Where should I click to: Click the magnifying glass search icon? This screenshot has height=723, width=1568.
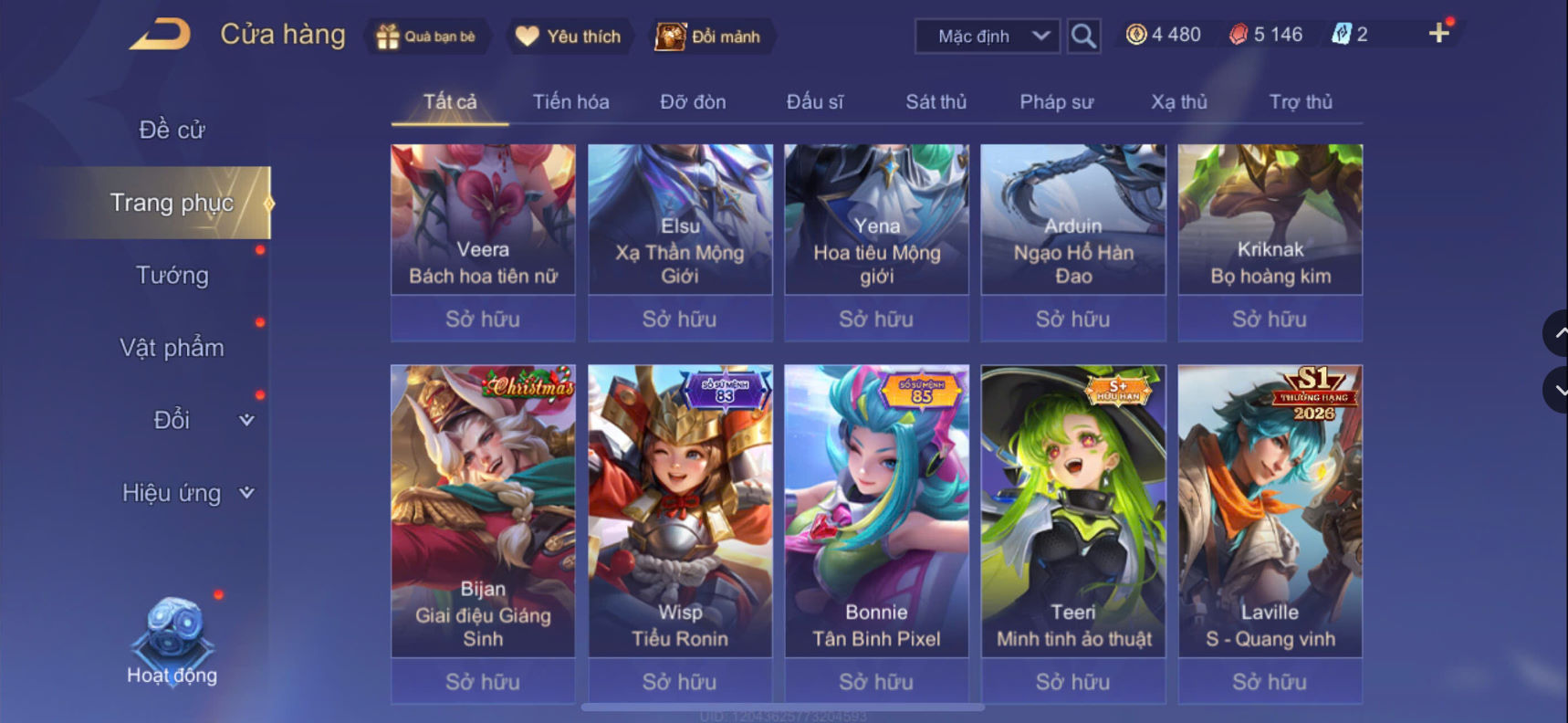(1082, 37)
